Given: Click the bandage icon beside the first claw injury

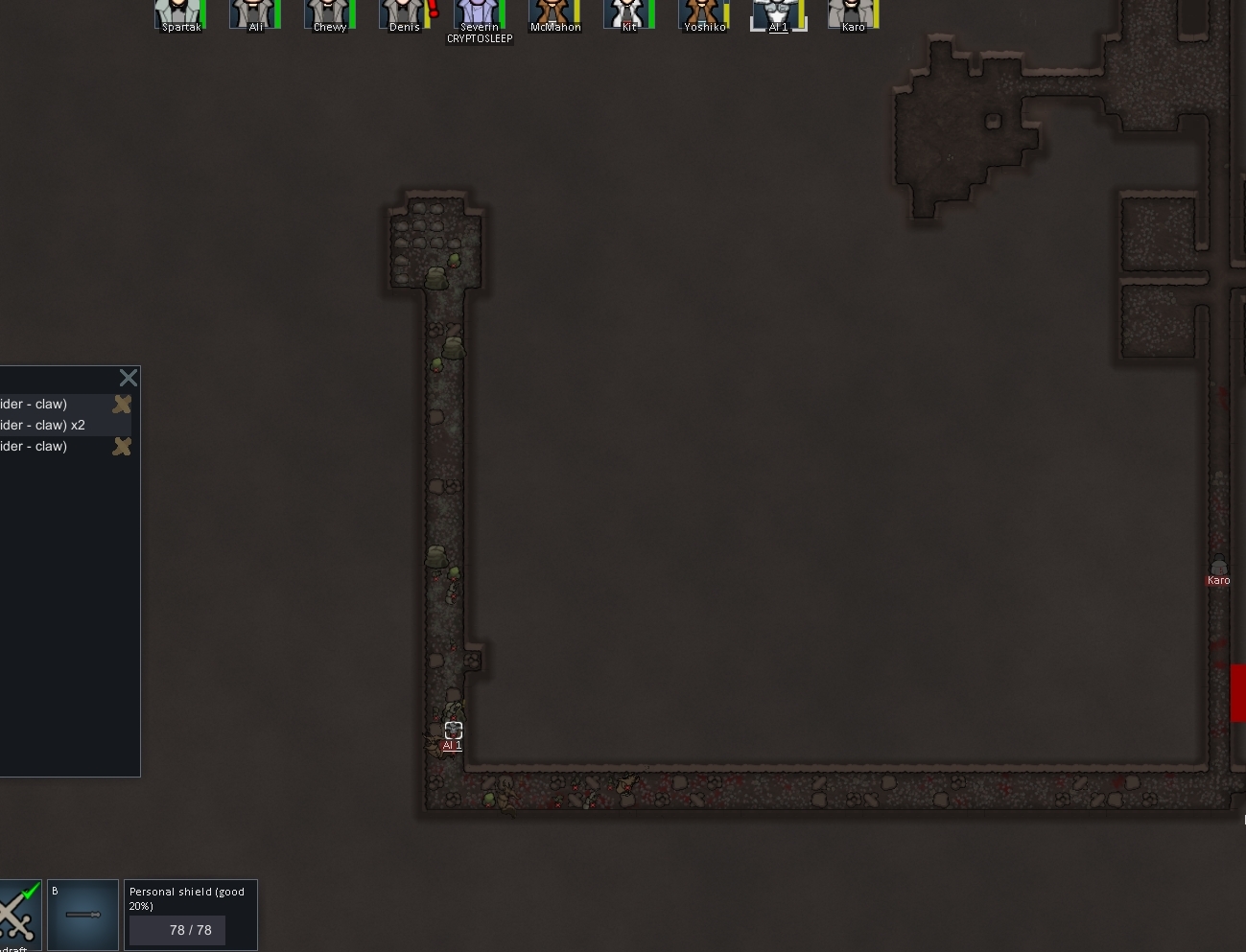Looking at the screenshot, I should [x=121, y=404].
